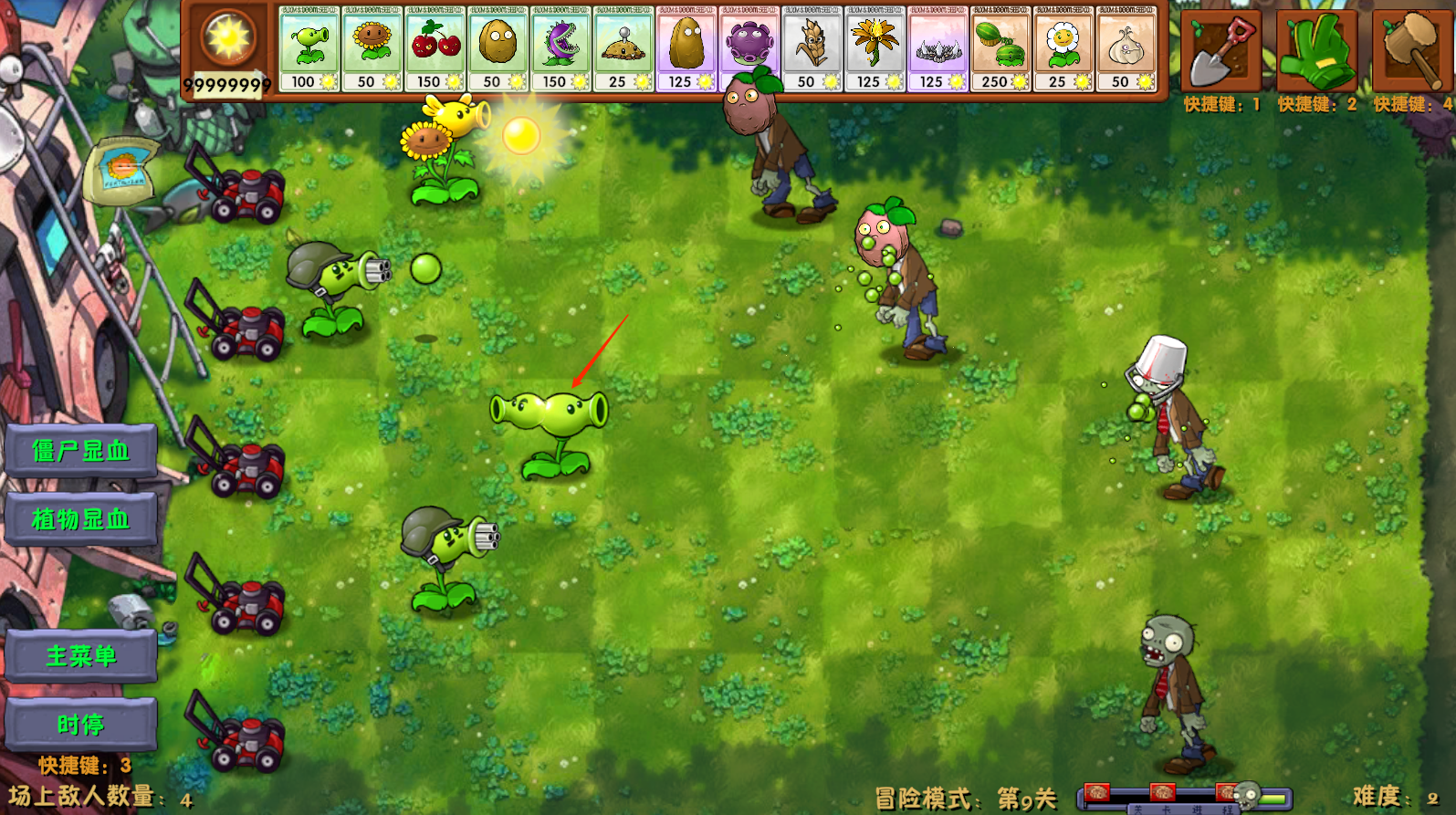
Task: Equip the wooden mallet tool
Action: pos(1410,51)
